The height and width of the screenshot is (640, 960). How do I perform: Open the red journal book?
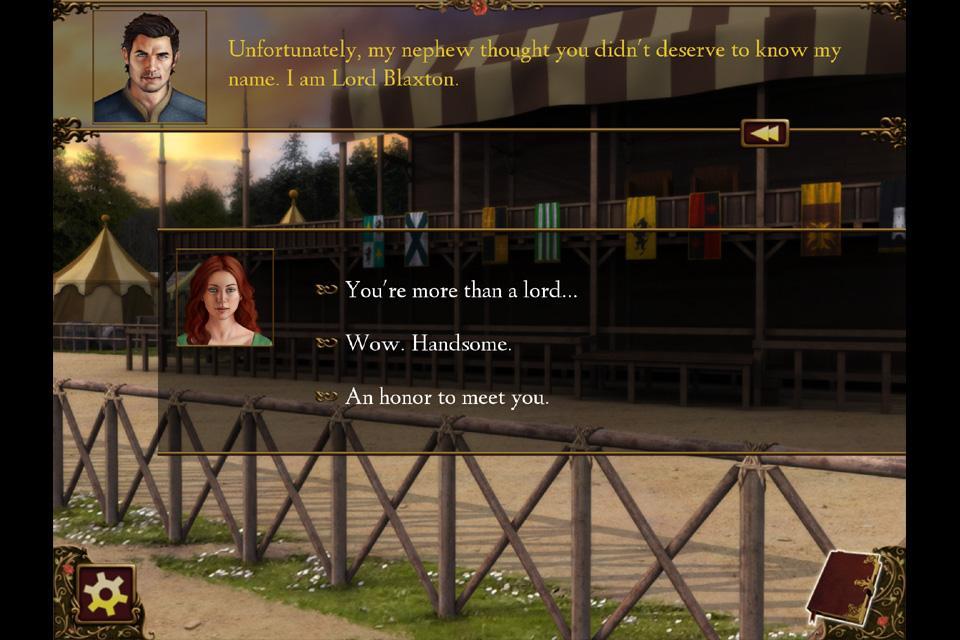(842, 590)
